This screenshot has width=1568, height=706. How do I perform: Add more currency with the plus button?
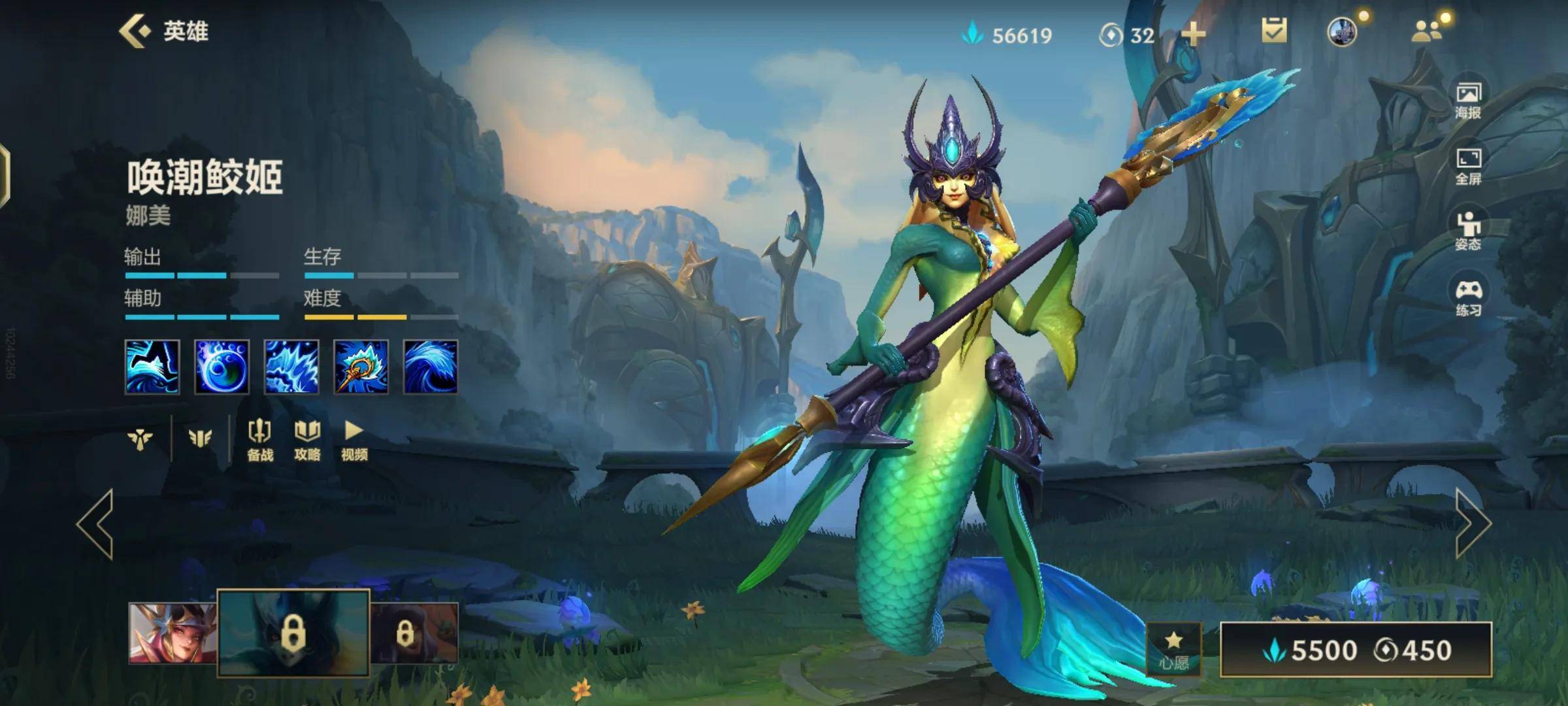[x=1193, y=34]
